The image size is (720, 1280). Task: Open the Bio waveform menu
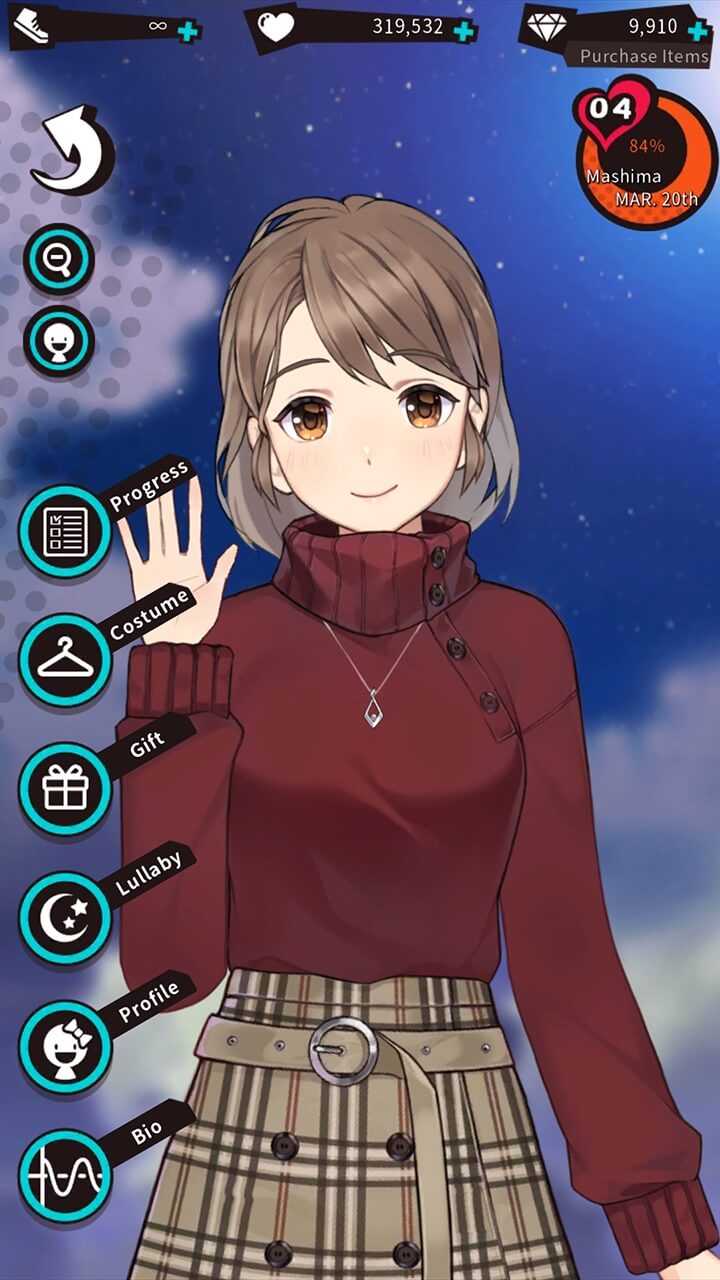click(65, 1175)
